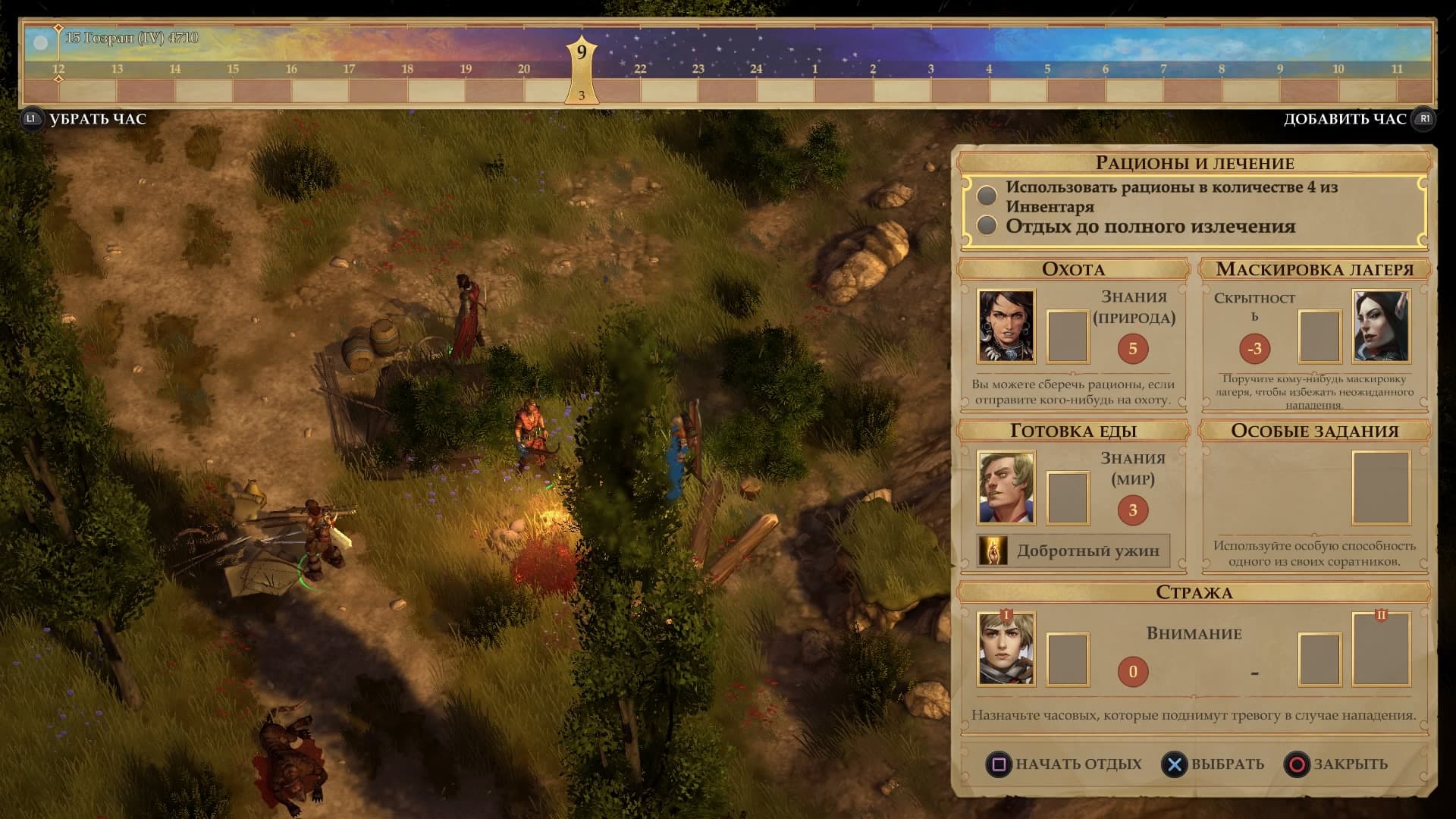The image size is (1456, 819).
Task: Select the cook portrait under Готовка еды
Action: (1006, 488)
